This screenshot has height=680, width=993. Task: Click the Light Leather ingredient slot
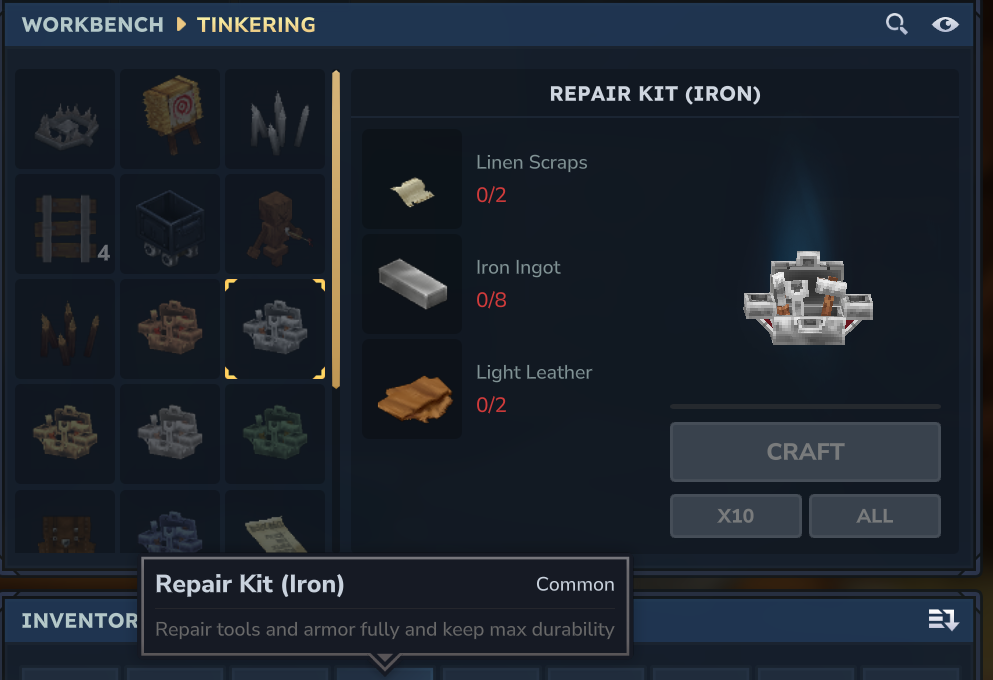(x=412, y=389)
